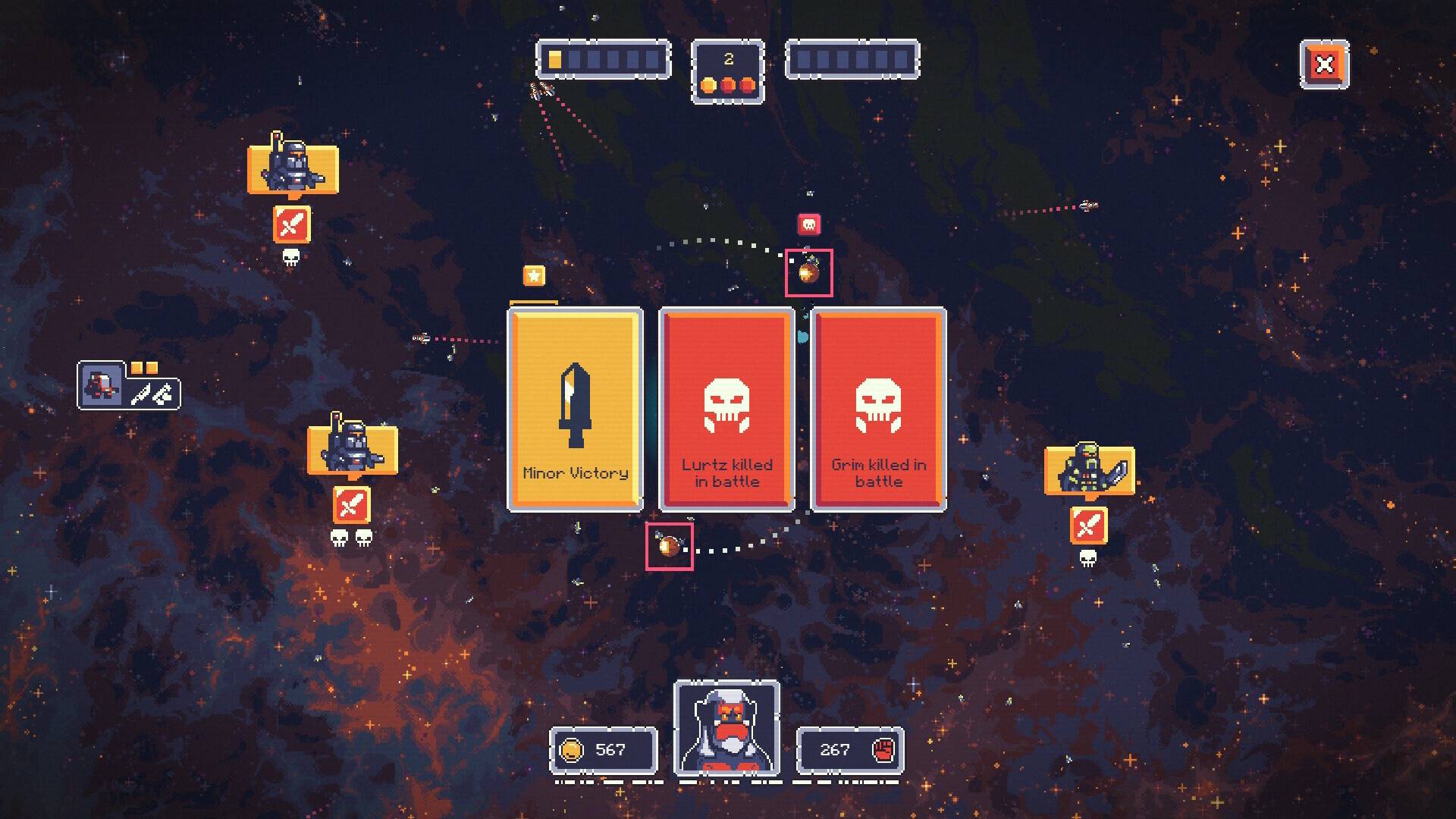Select the green orc warrior unit banner
This screenshot has width=1456, height=819.
tap(1089, 470)
